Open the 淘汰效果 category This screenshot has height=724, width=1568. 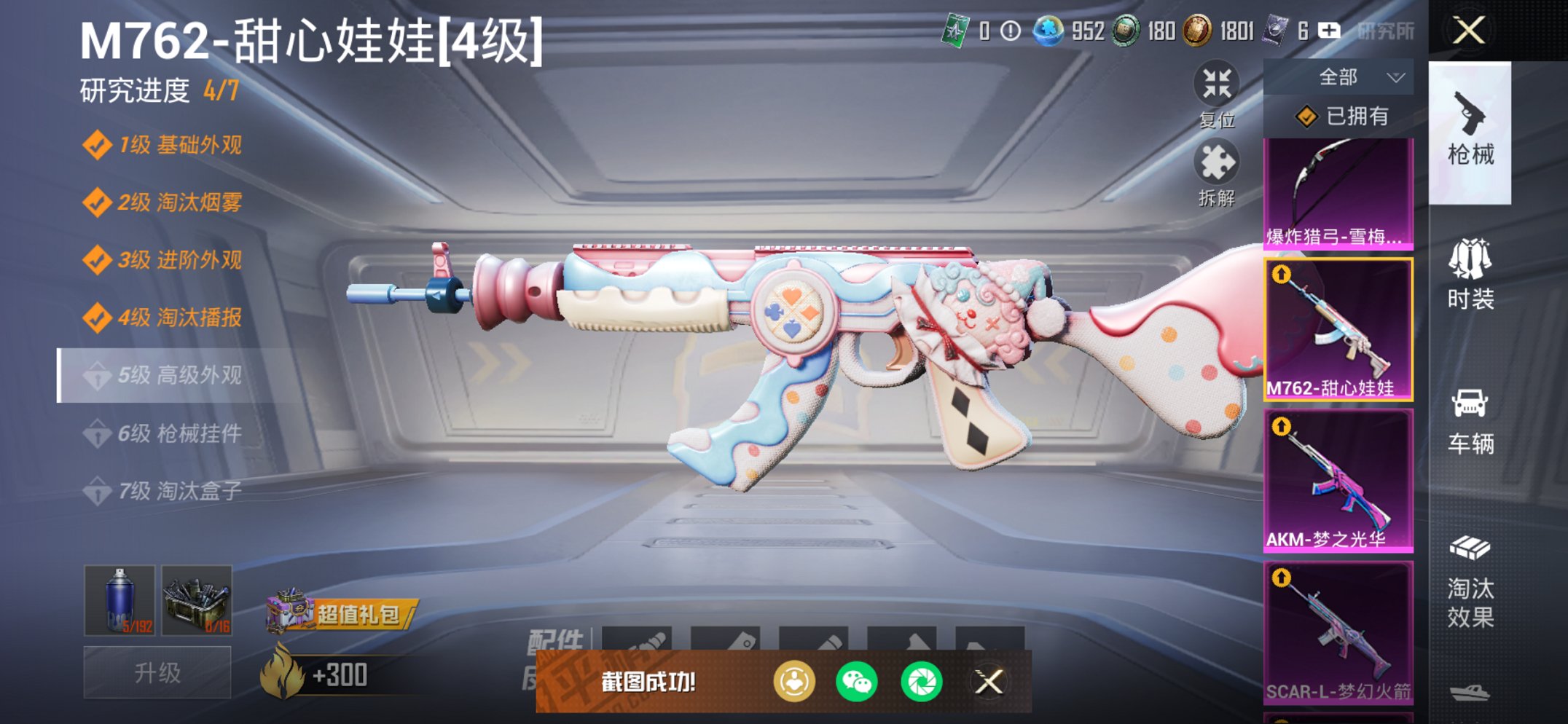tap(1471, 578)
